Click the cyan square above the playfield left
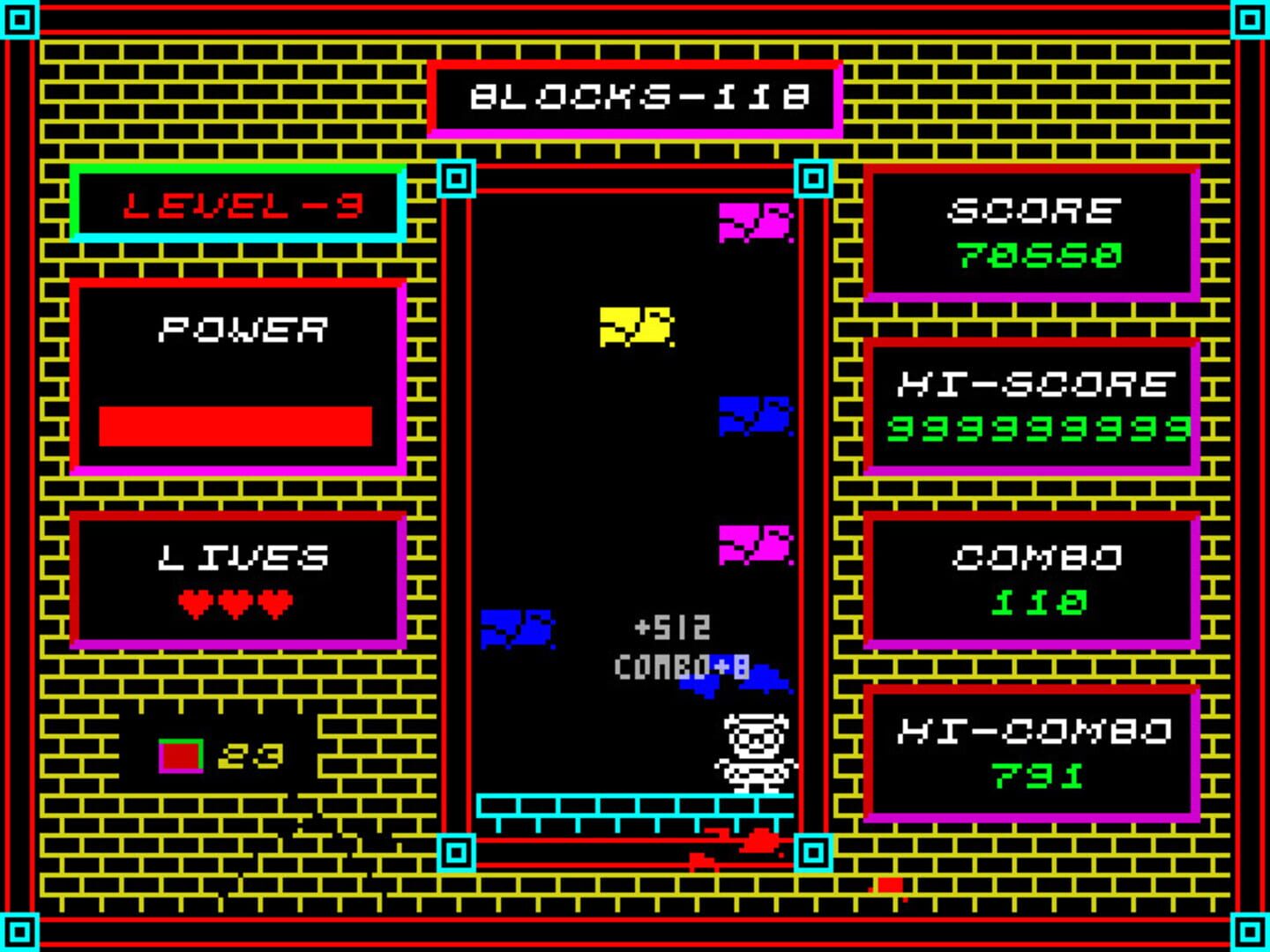The width and height of the screenshot is (1270, 952). [x=458, y=180]
